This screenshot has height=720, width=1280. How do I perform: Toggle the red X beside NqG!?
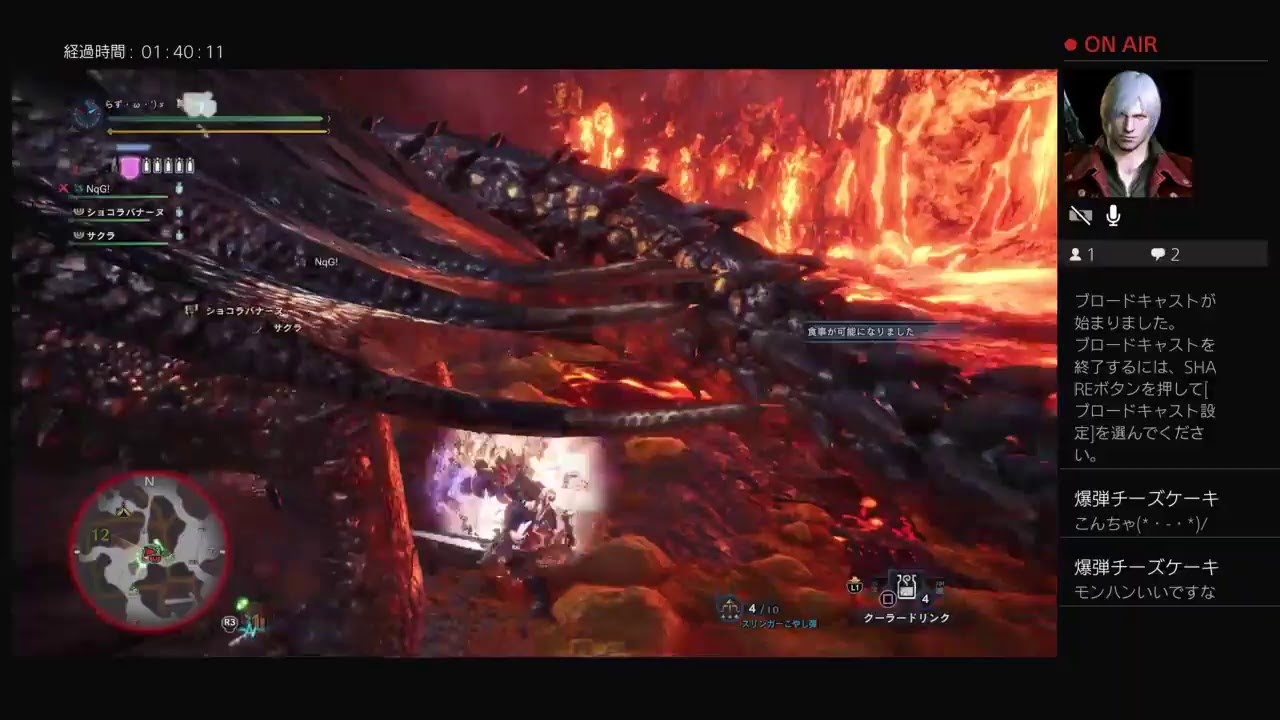[x=64, y=187]
